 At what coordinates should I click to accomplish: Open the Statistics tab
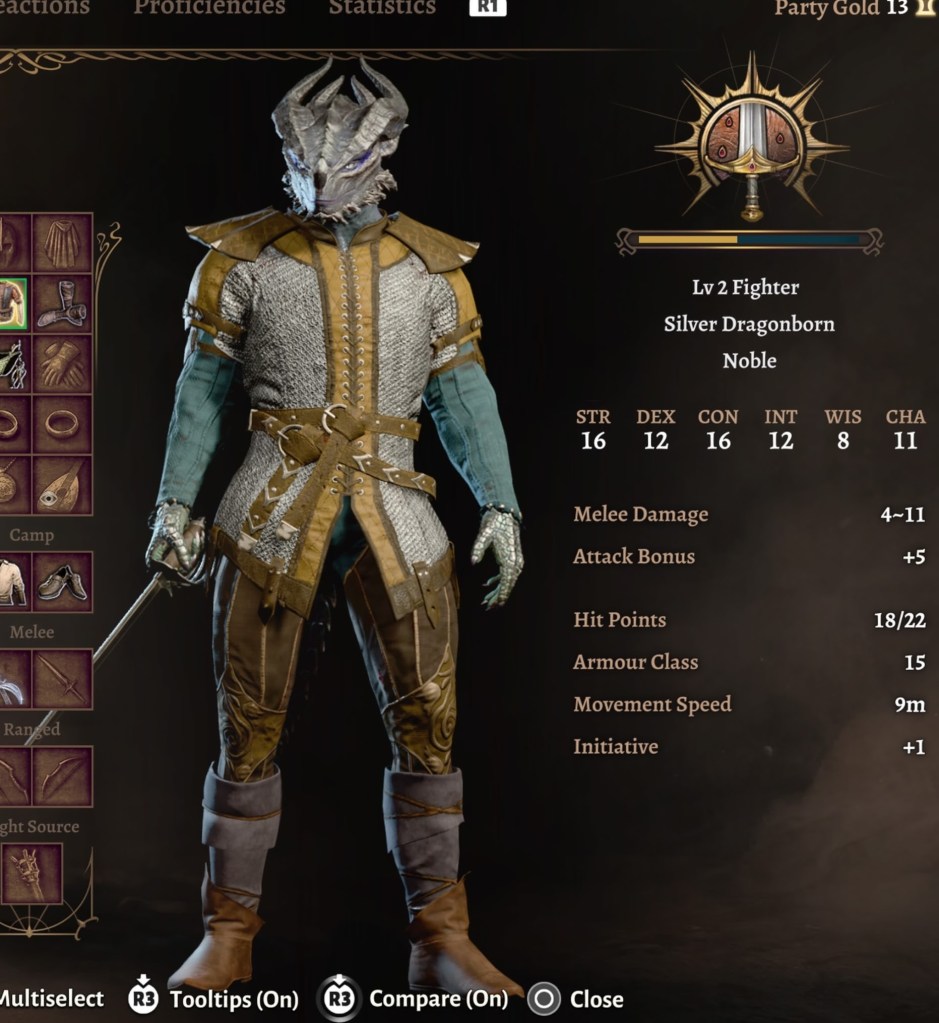382,8
